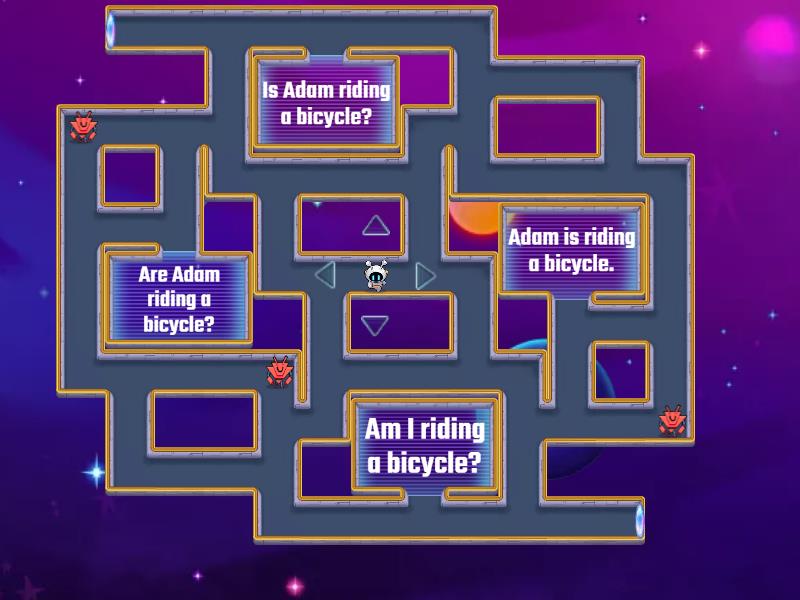Choose the answer "Adam is riding a bicycle."
This screenshot has width=800, height=600.
(571, 250)
